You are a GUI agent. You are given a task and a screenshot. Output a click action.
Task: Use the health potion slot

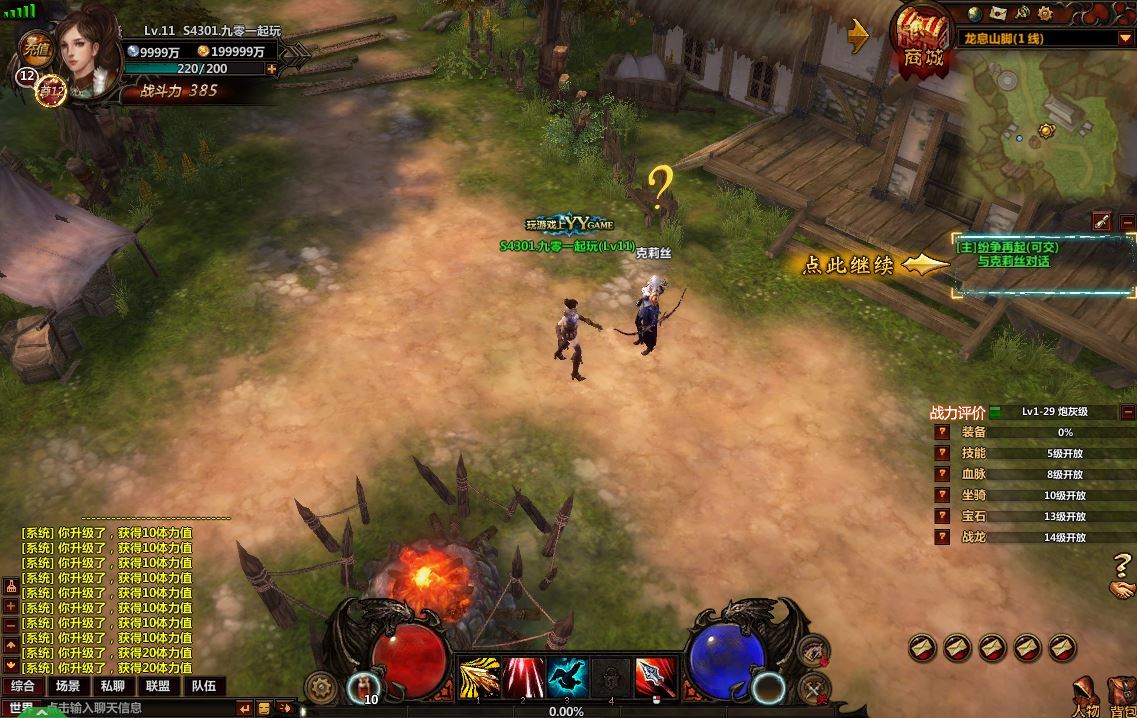click(x=362, y=688)
